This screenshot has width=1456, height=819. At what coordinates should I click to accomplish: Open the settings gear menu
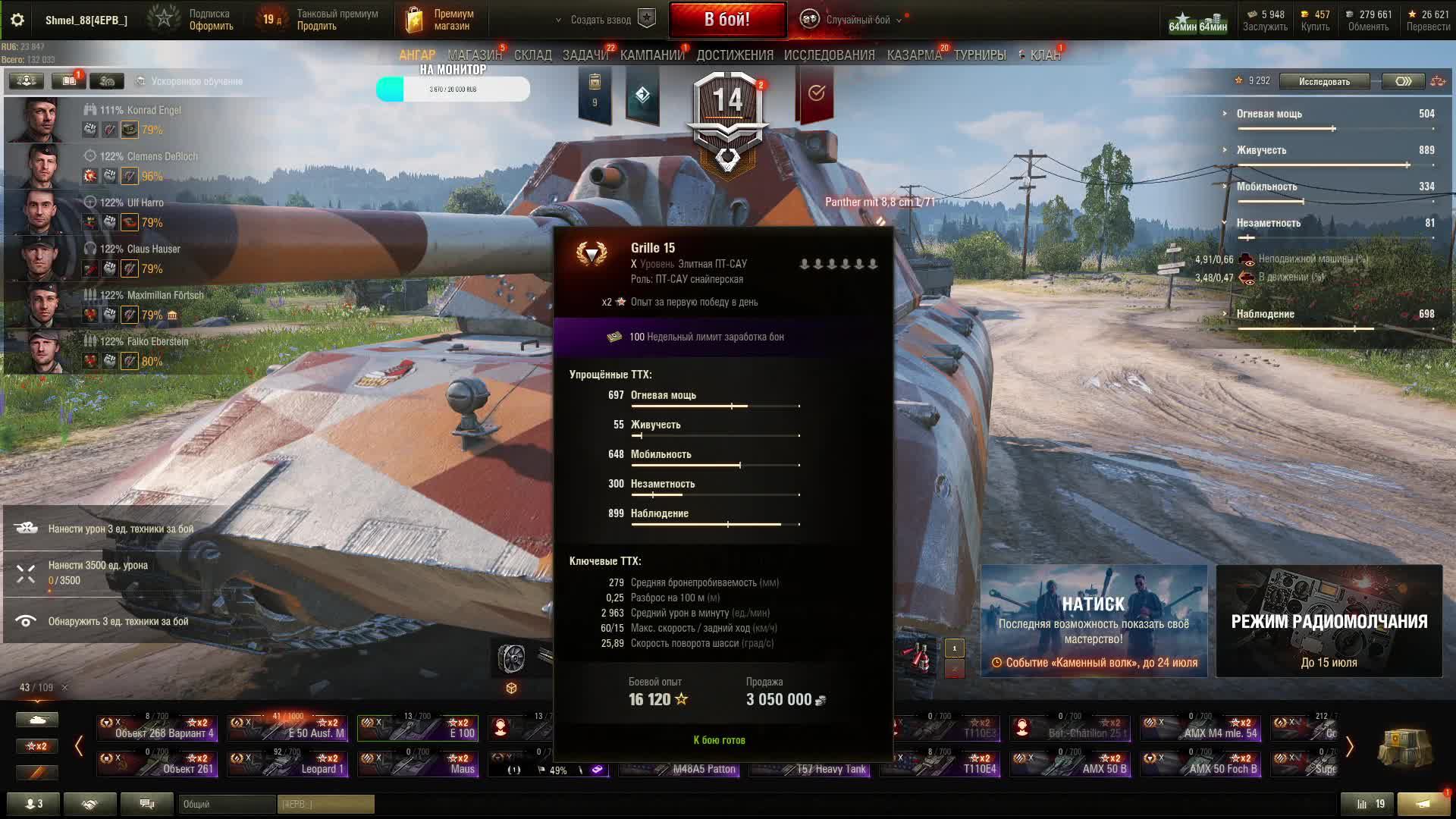(x=17, y=20)
